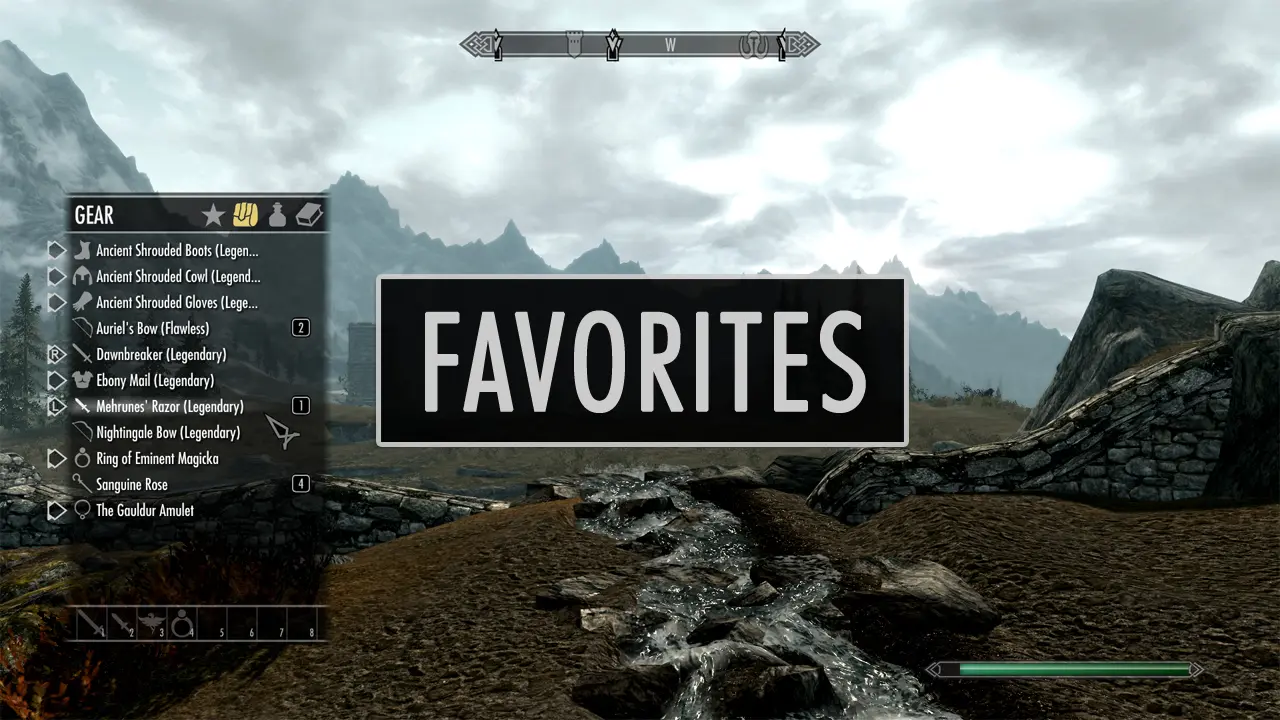Expand the arrow beside Ring of Eminent Magicka
This screenshot has width=1280, height=720.
pos(57,458)
